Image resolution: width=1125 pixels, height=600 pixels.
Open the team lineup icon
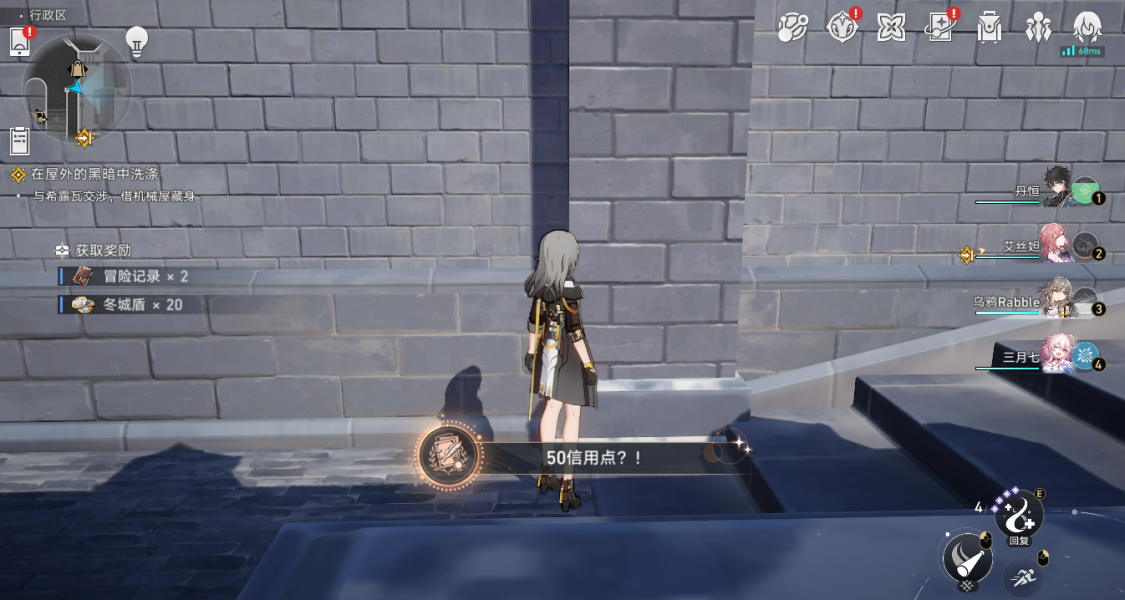pos(1038,27)
